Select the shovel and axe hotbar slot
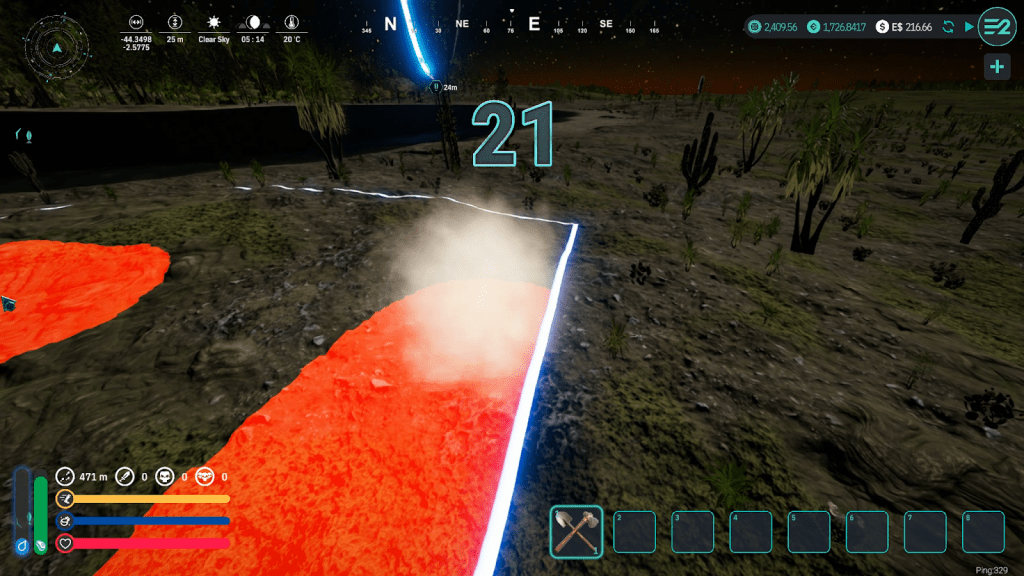Screen dimensions: 1024x576 point(576,531)
